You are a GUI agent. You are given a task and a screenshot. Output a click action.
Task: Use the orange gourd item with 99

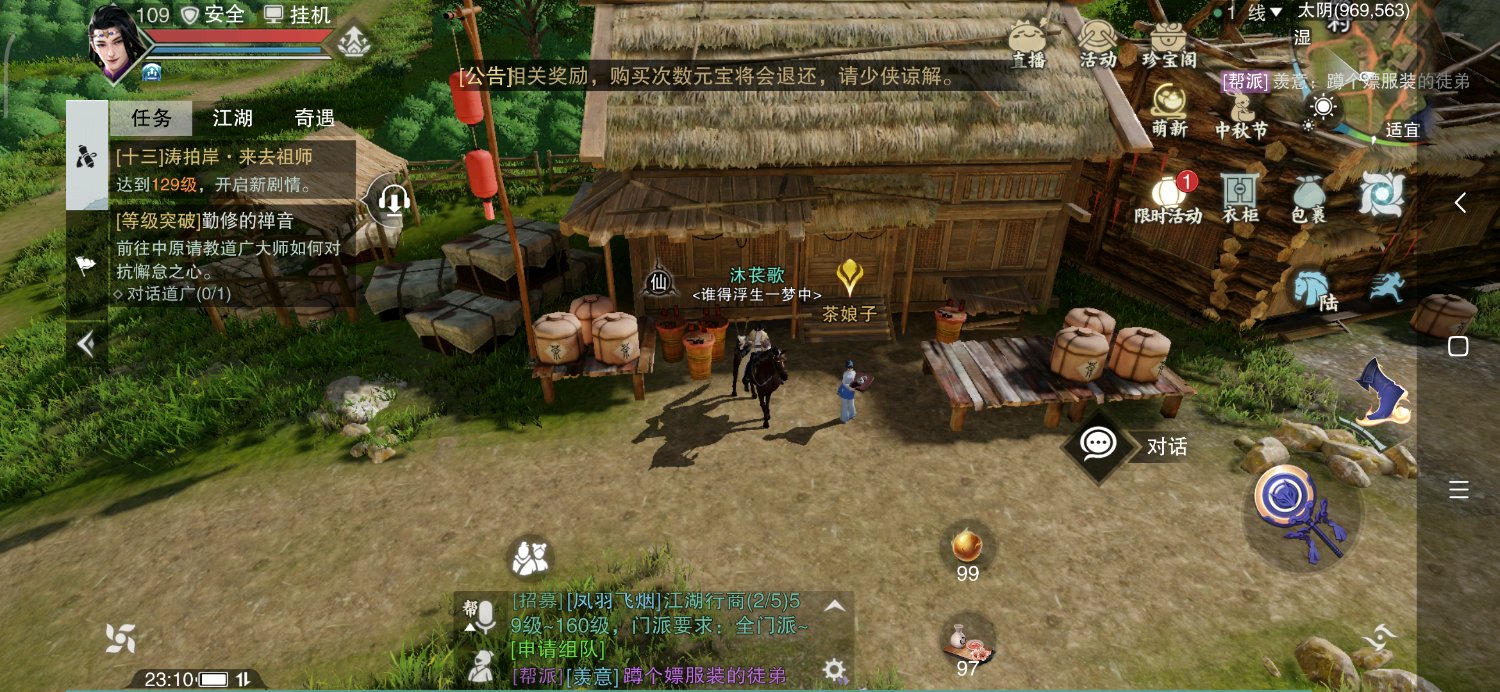click(966, 546)
